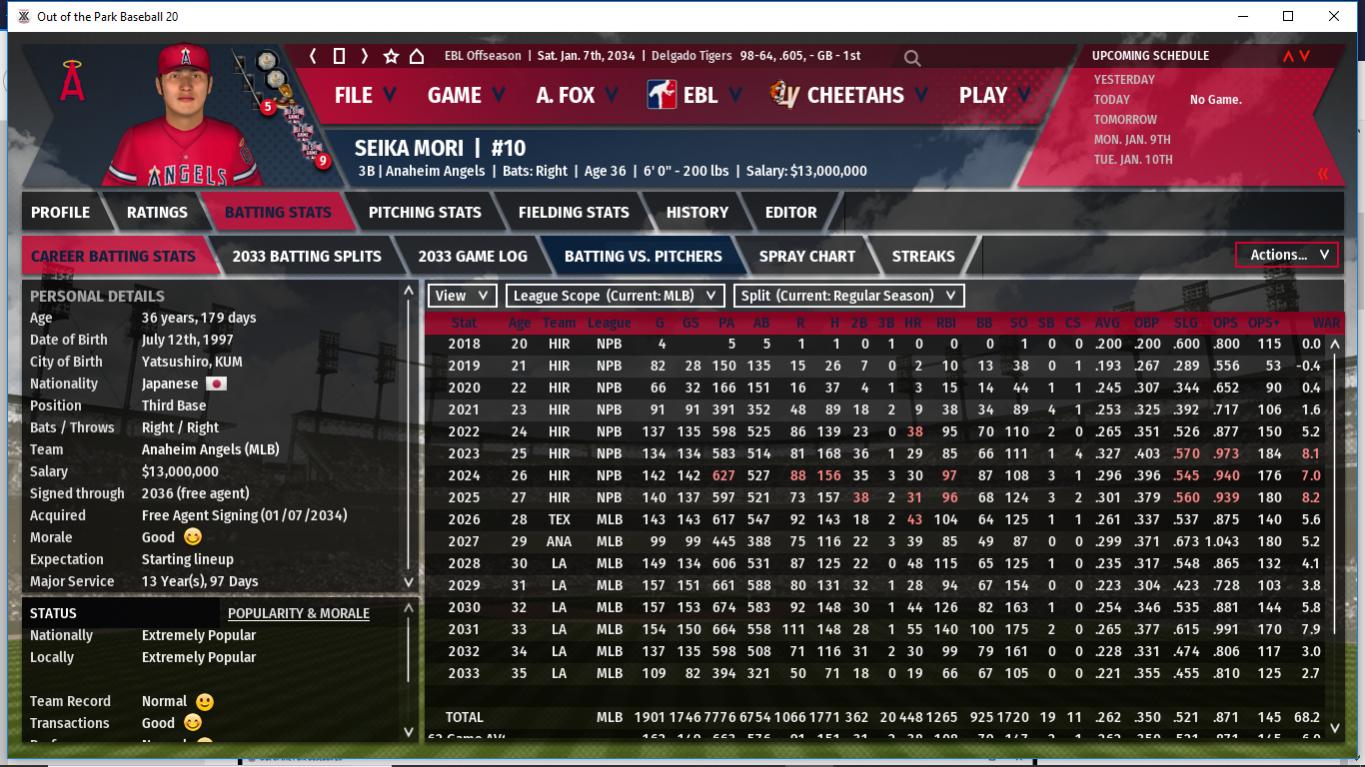
Task: View 2033 BATTING SPLITS
Action: point(306,256)
